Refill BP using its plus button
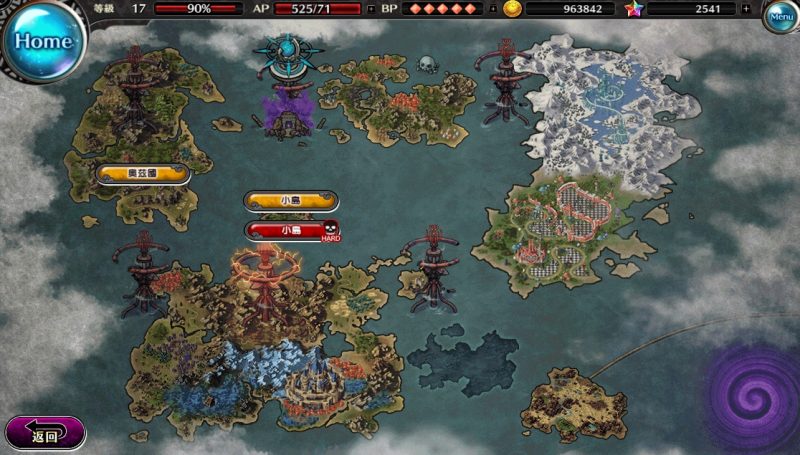Viewport: 800px width, 455px height. pos(492,9)
